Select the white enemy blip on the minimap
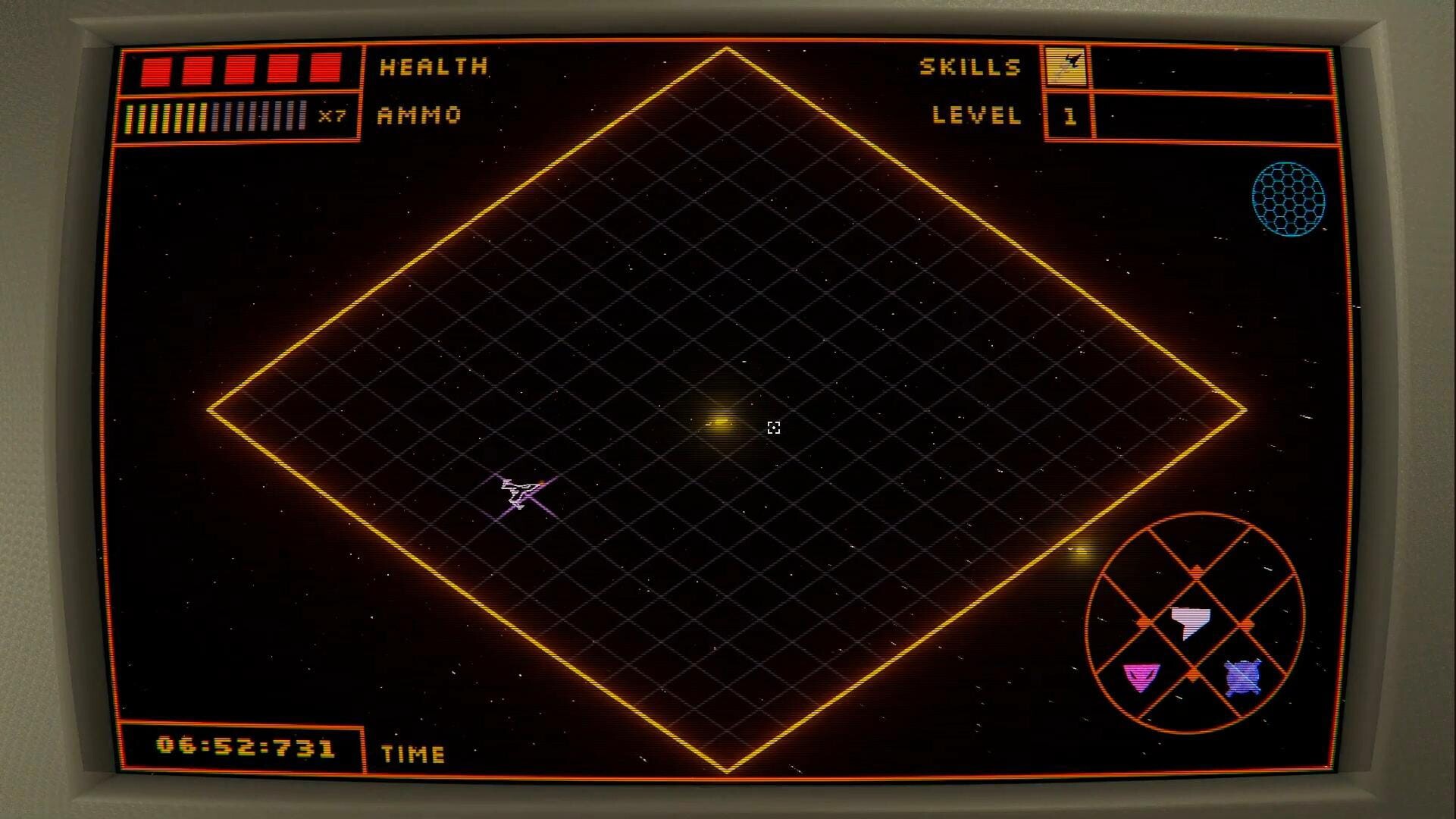 1191,623
